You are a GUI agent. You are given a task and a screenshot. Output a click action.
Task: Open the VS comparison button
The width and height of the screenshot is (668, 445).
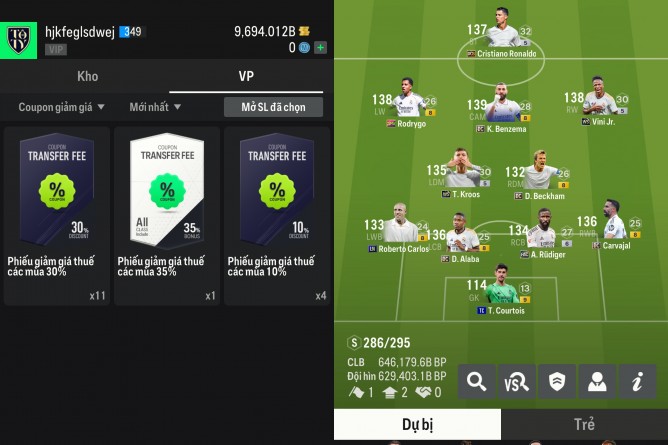pos(517,381)
